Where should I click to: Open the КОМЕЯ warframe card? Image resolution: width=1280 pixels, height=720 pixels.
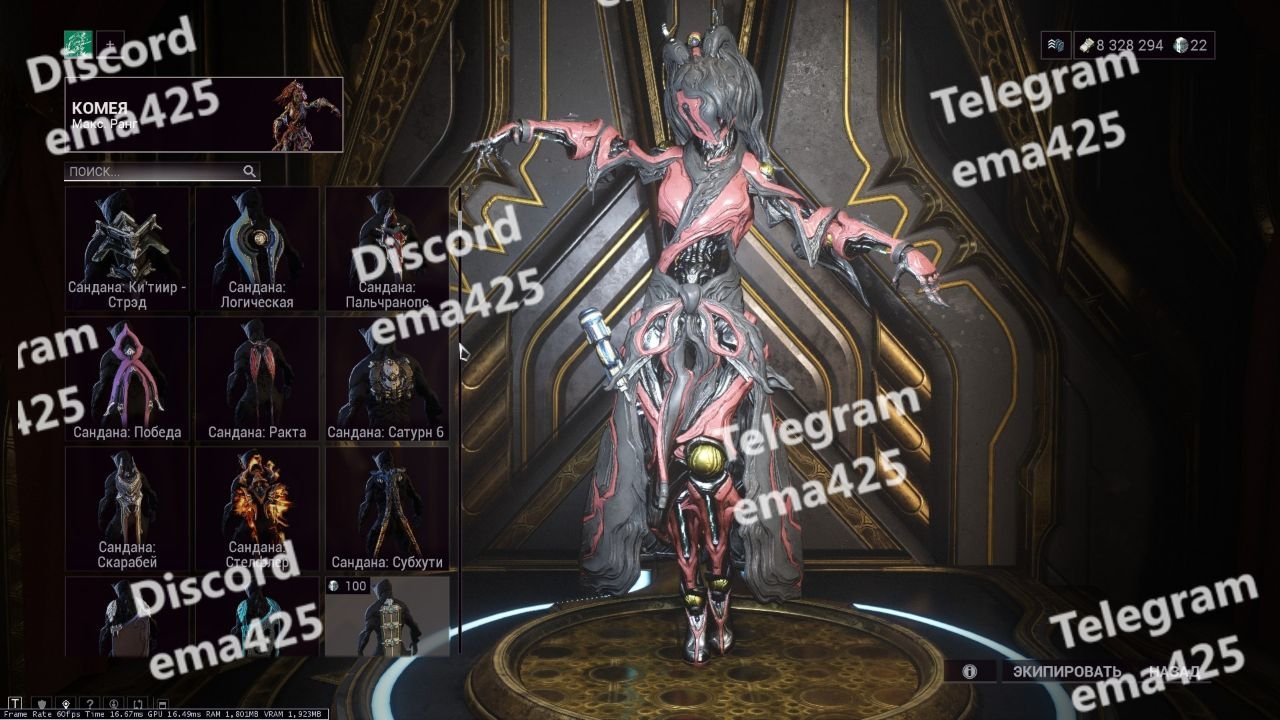203,115
